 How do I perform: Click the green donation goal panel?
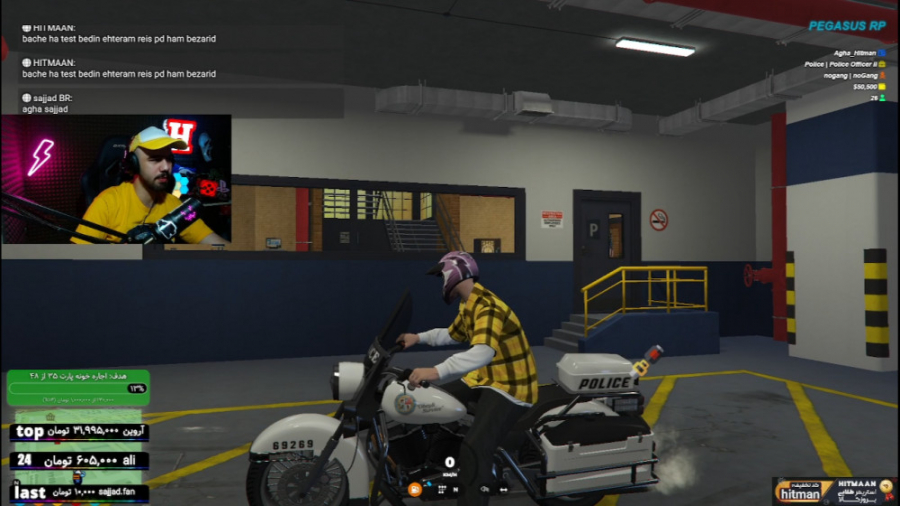pyautogui.click(x=78, y=387)
